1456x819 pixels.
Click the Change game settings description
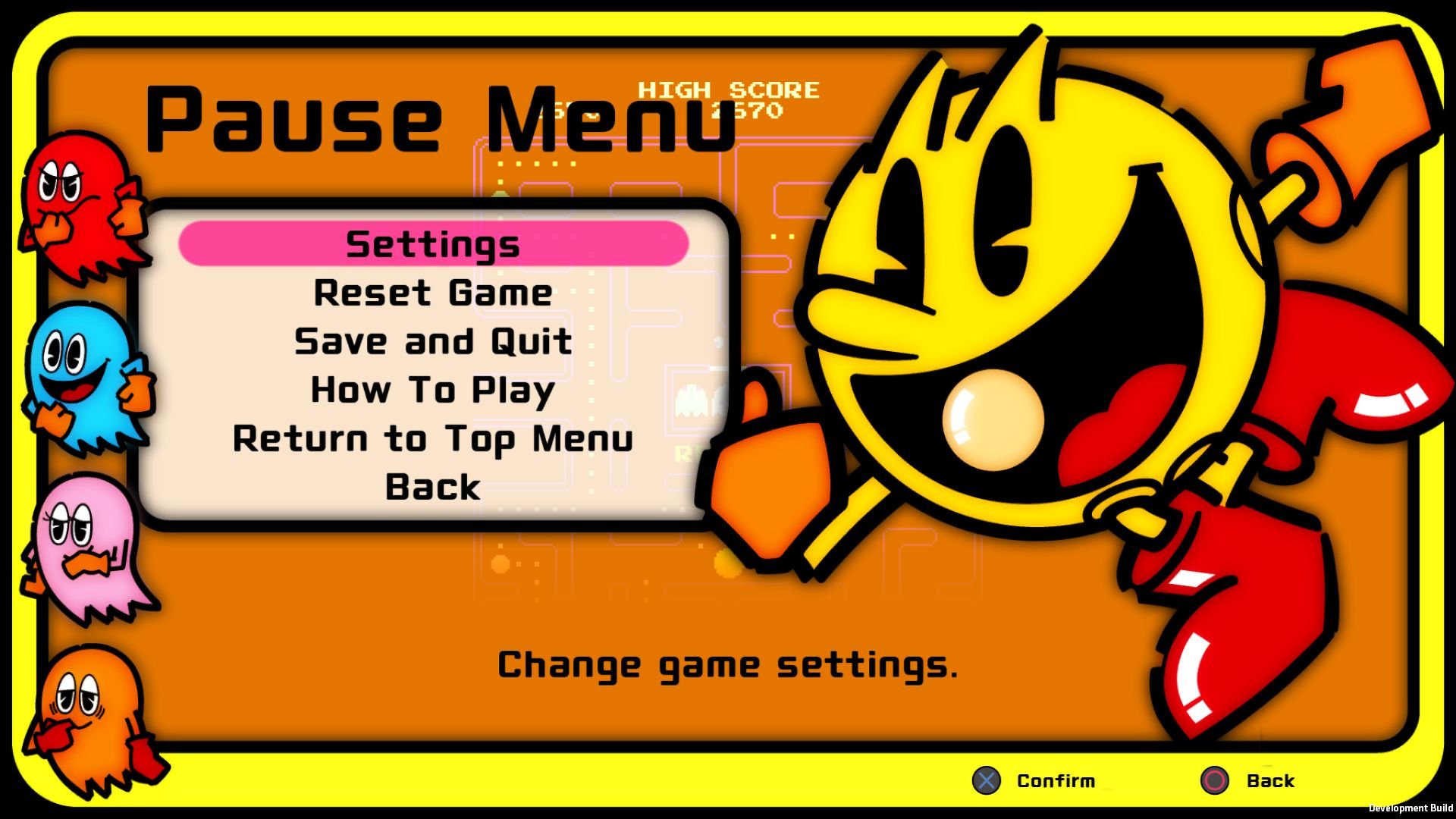click(x=726, y=665)
